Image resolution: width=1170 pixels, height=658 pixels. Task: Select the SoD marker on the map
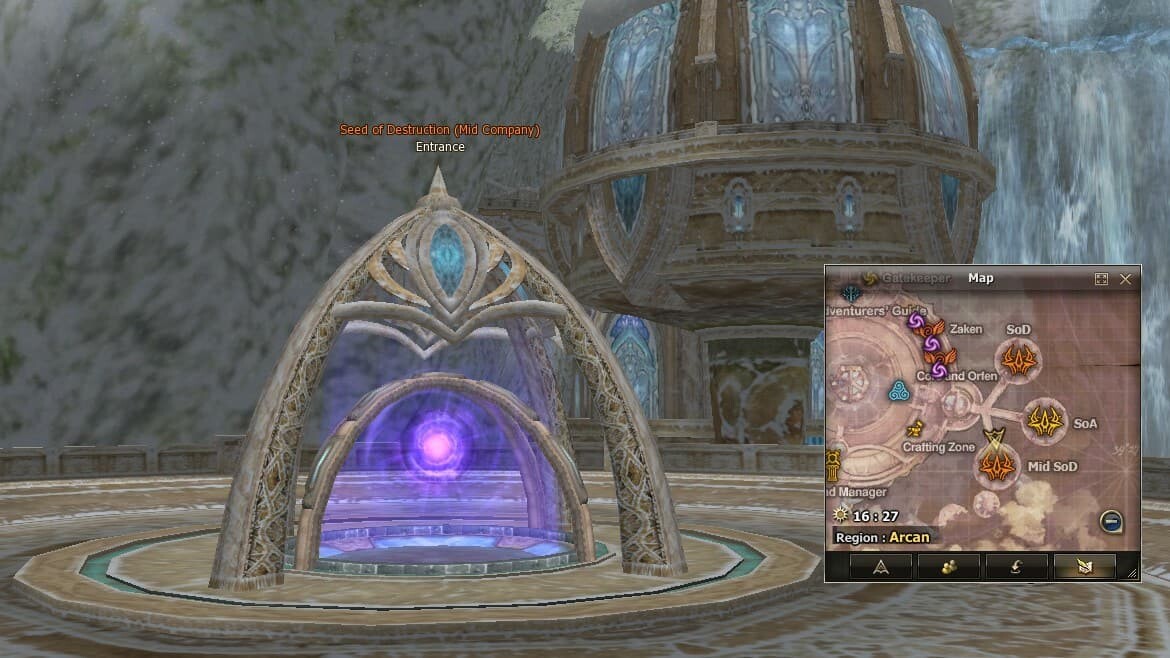coord(1018,360)
